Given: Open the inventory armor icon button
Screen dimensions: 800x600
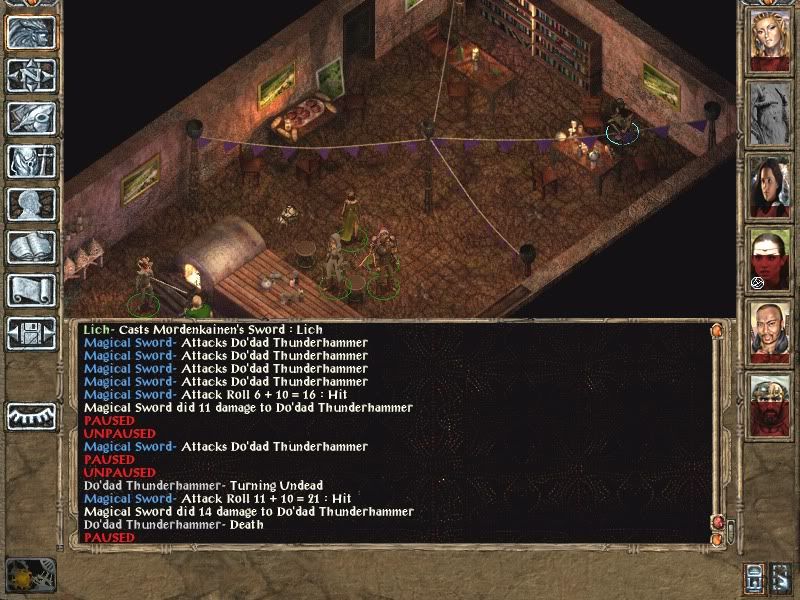Looking at the screenshot, I should click(x=31, y=160).
